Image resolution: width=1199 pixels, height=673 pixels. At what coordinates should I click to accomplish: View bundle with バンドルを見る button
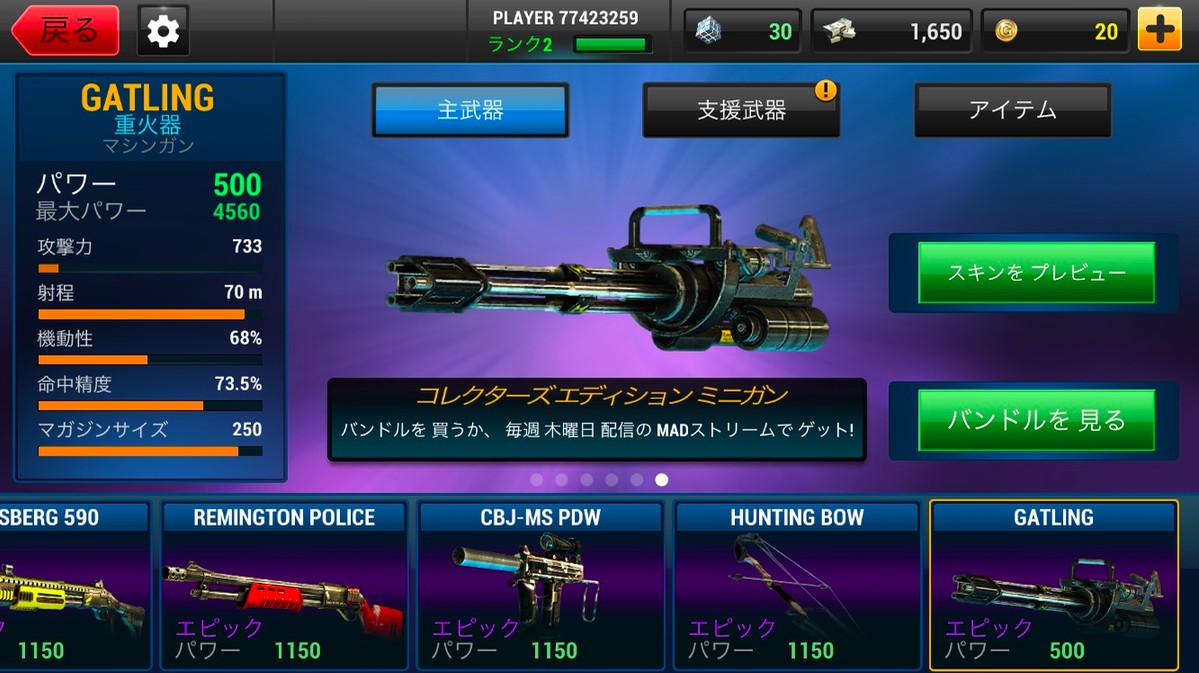[1036, 421]
